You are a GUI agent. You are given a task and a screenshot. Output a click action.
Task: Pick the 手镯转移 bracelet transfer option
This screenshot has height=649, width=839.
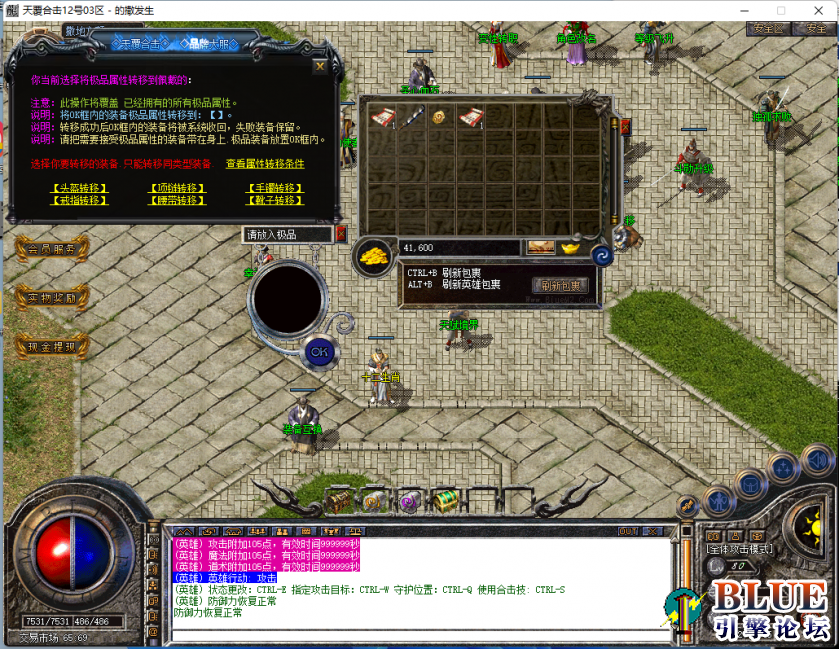tap(274, 188)
